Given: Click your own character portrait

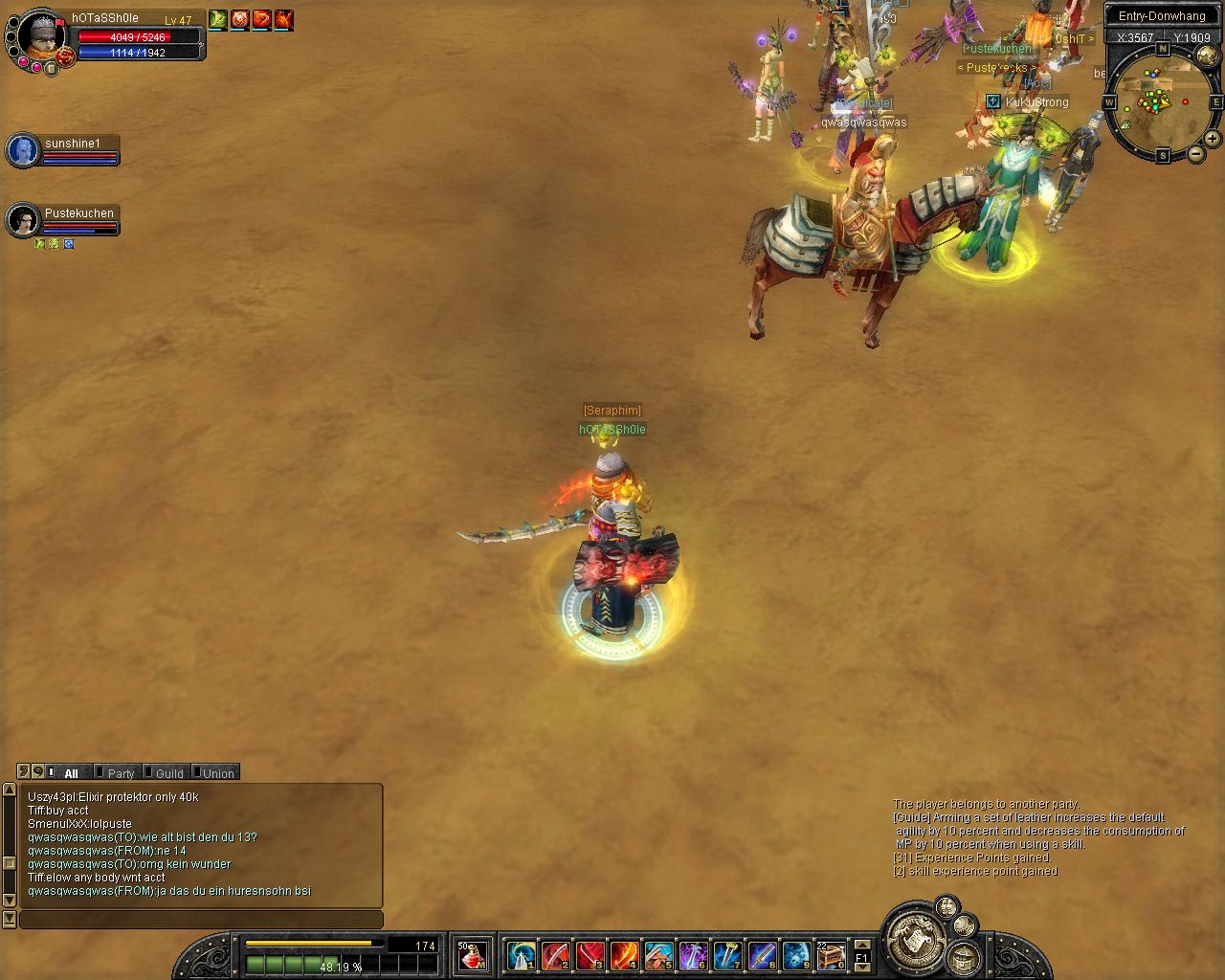Looking at the screenshot, I should [42, 36].
